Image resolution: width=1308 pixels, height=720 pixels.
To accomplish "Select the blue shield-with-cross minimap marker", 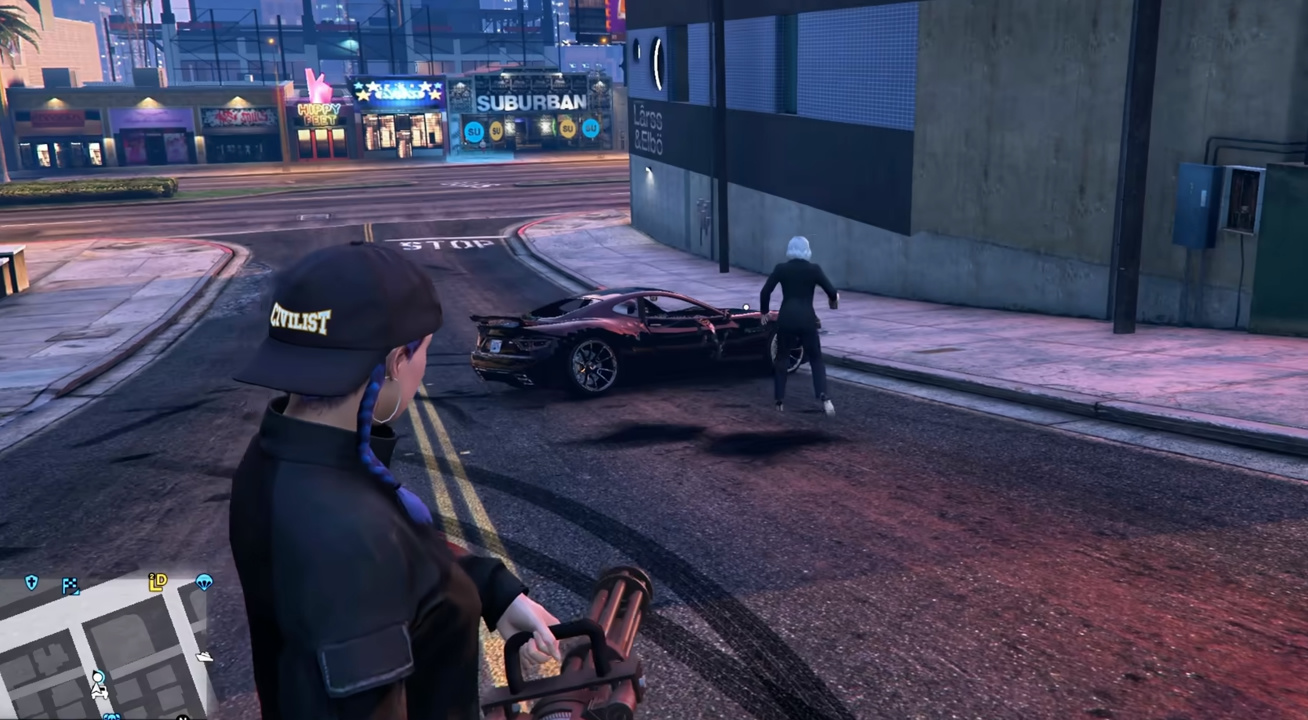I will [x=32, y=582].
